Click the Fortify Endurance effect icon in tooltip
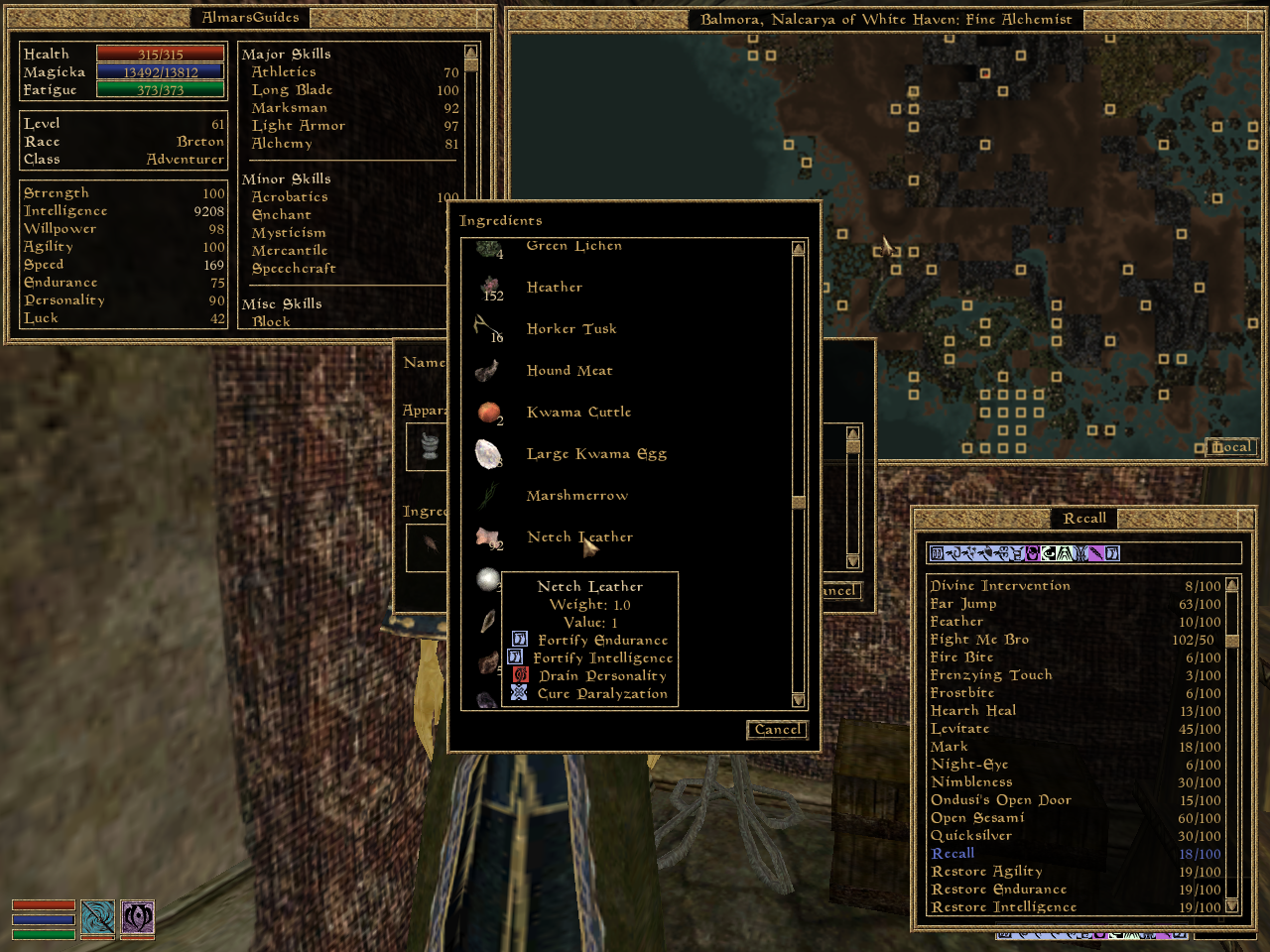The image size is (1270, 952). pyautogui.click(x=517, y=640)
